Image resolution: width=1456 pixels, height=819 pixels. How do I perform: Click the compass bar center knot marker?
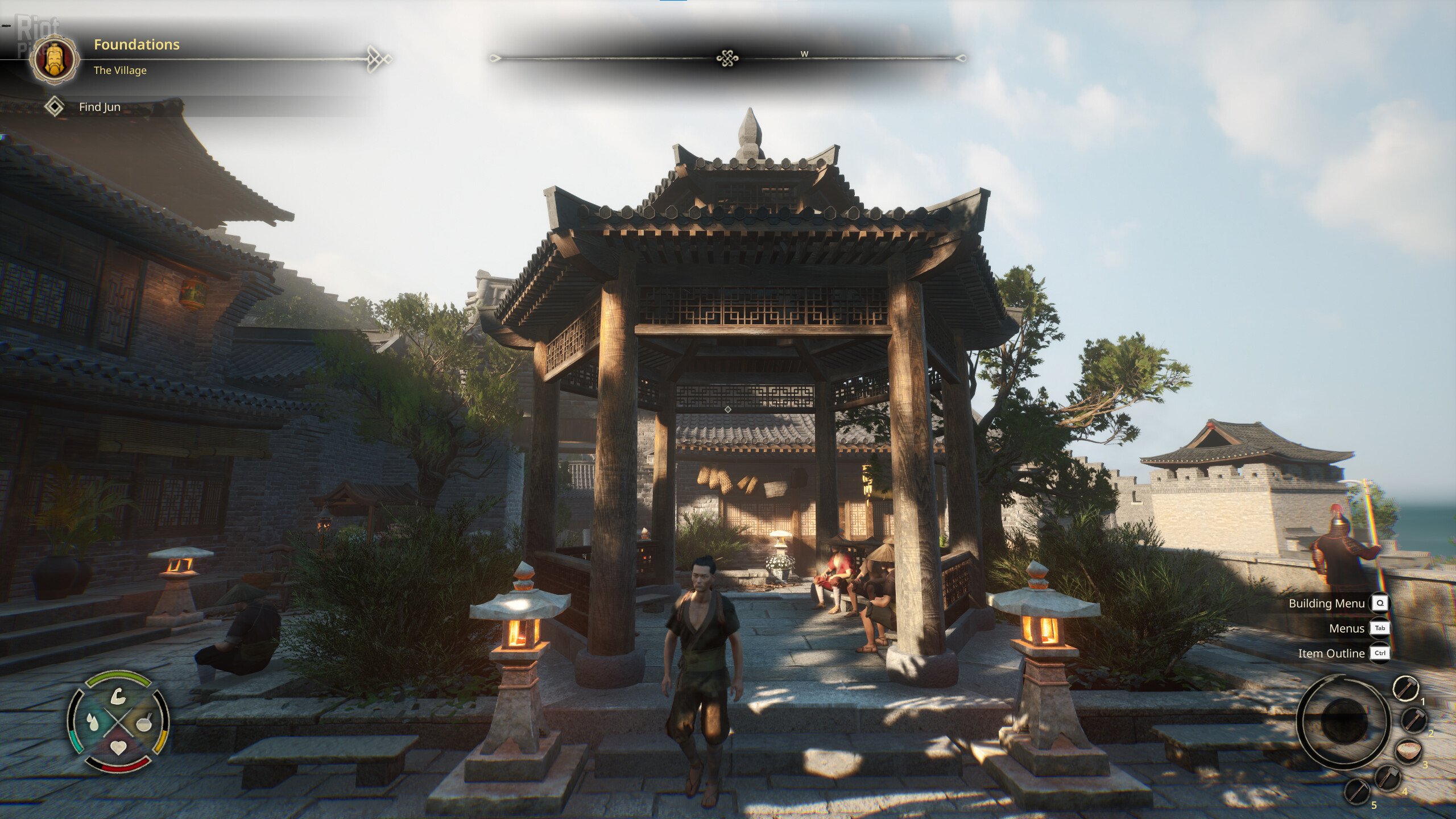coord(727,58)
